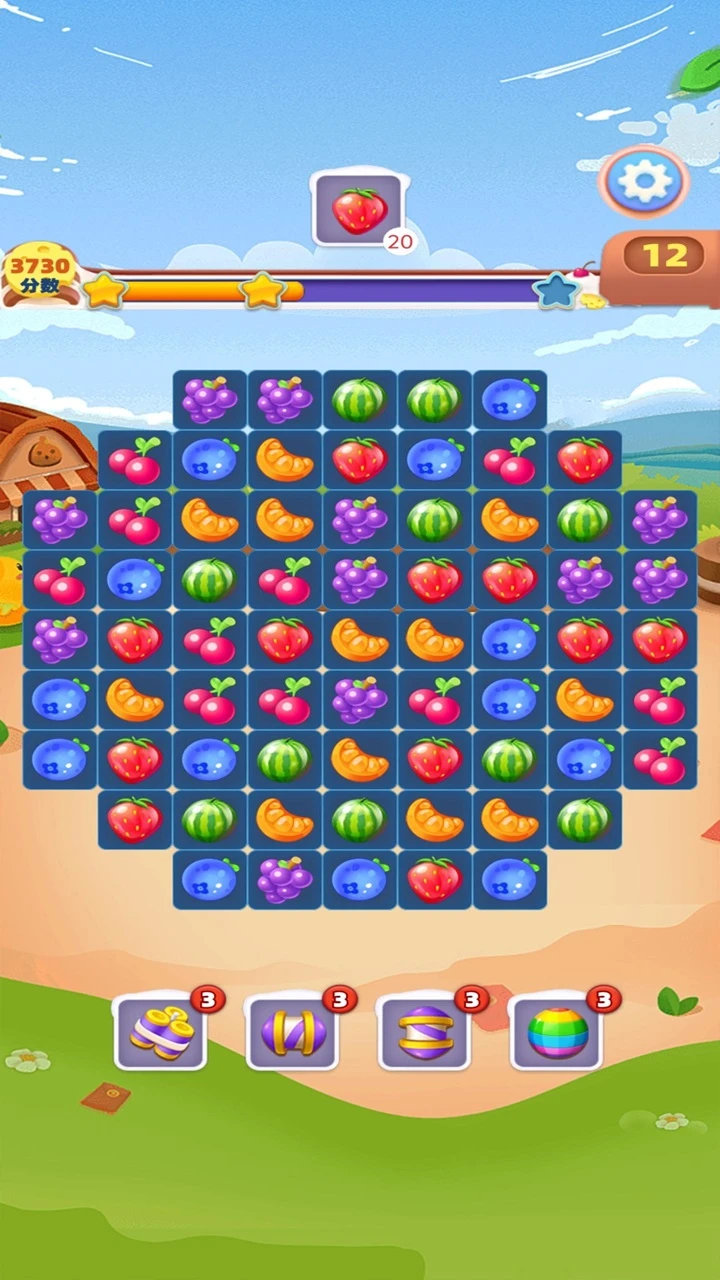Choose the grape tile in the bottom row
Image resolution: width=720 pixels, height=1280 pixels.
pyautogui.click(x=285, y=879)
